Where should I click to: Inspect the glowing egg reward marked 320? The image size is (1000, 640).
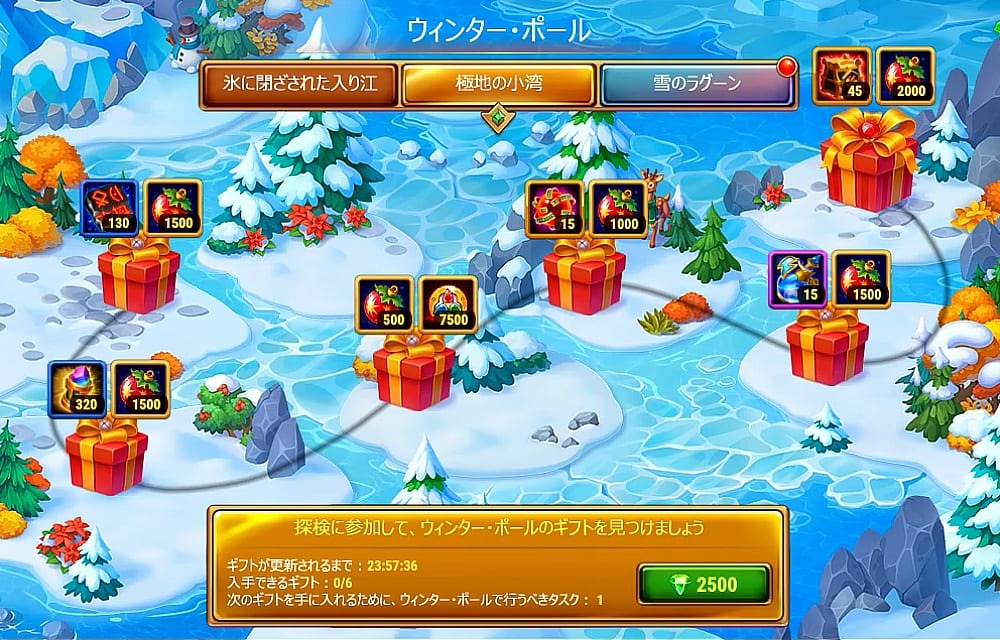pos(77,389)
